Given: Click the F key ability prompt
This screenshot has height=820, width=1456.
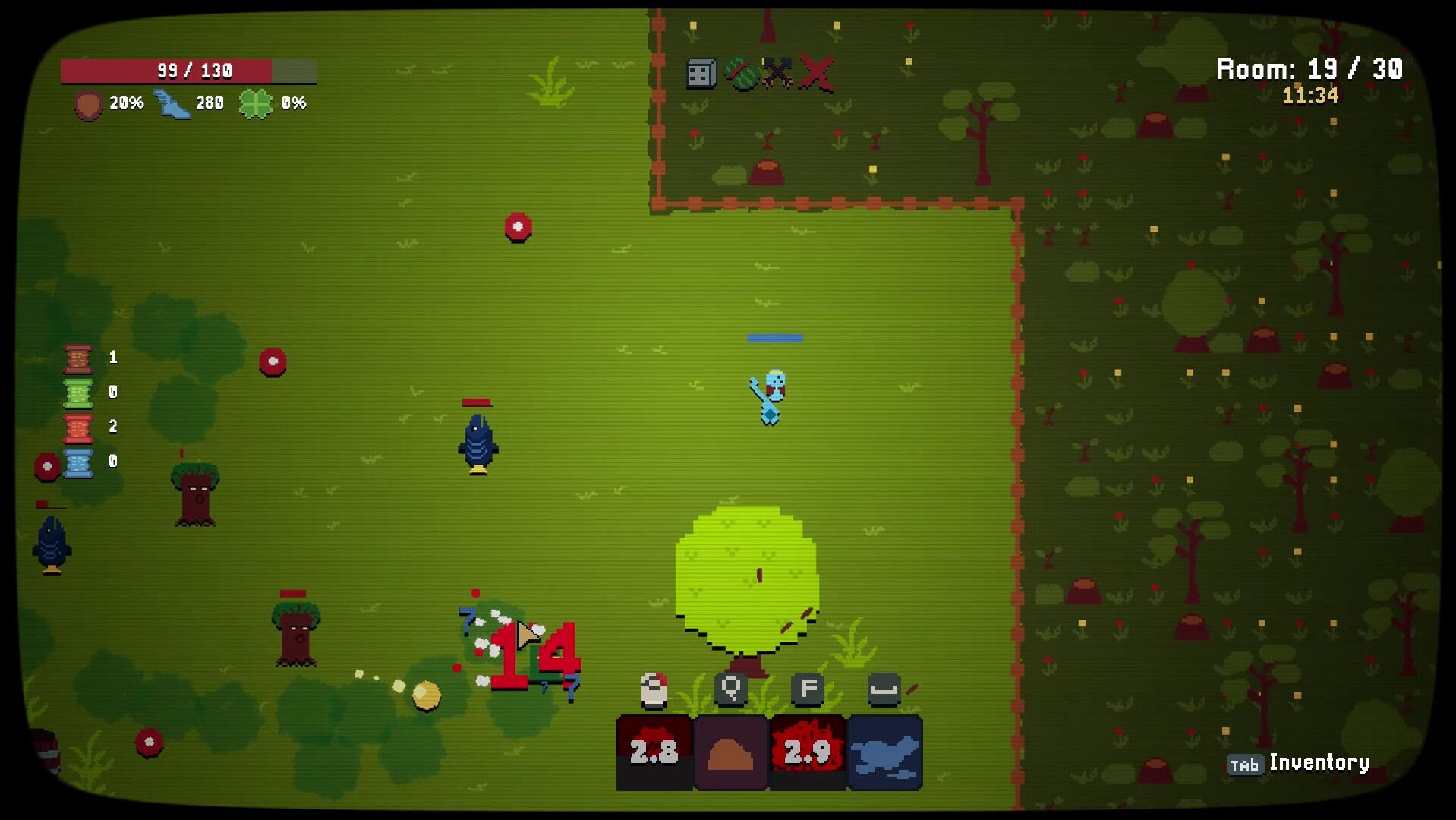Looking at the screenshot, I should click(807, 687).
